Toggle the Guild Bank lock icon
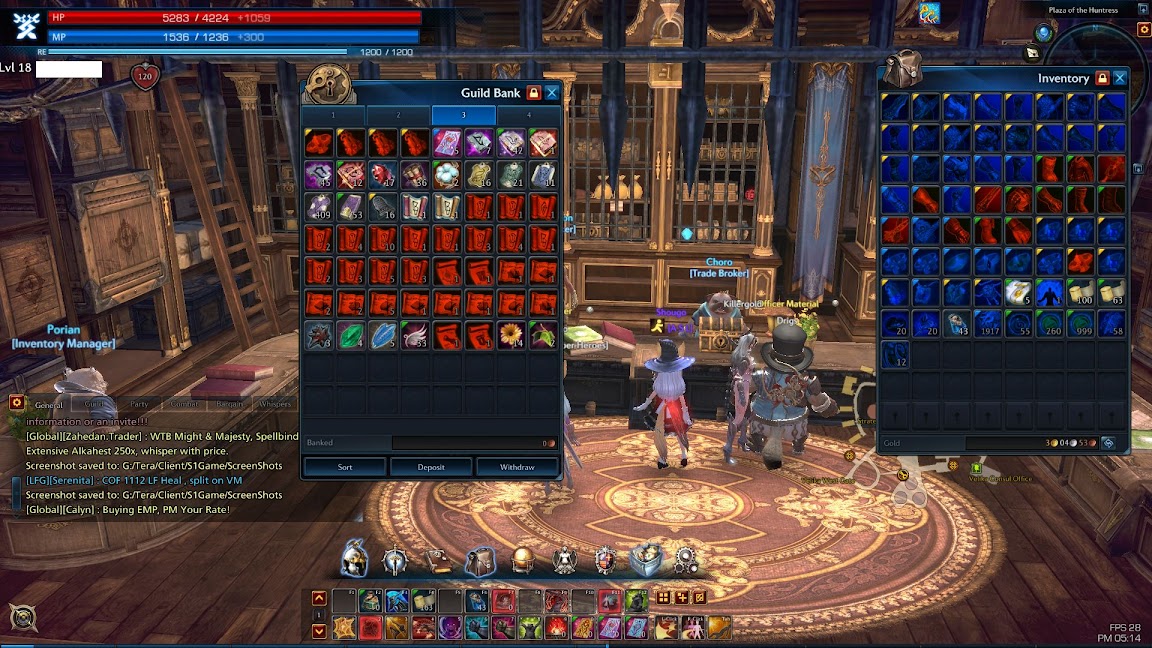Image resolution: width=1152 pixels, height=648 pixels. (533, 93)
